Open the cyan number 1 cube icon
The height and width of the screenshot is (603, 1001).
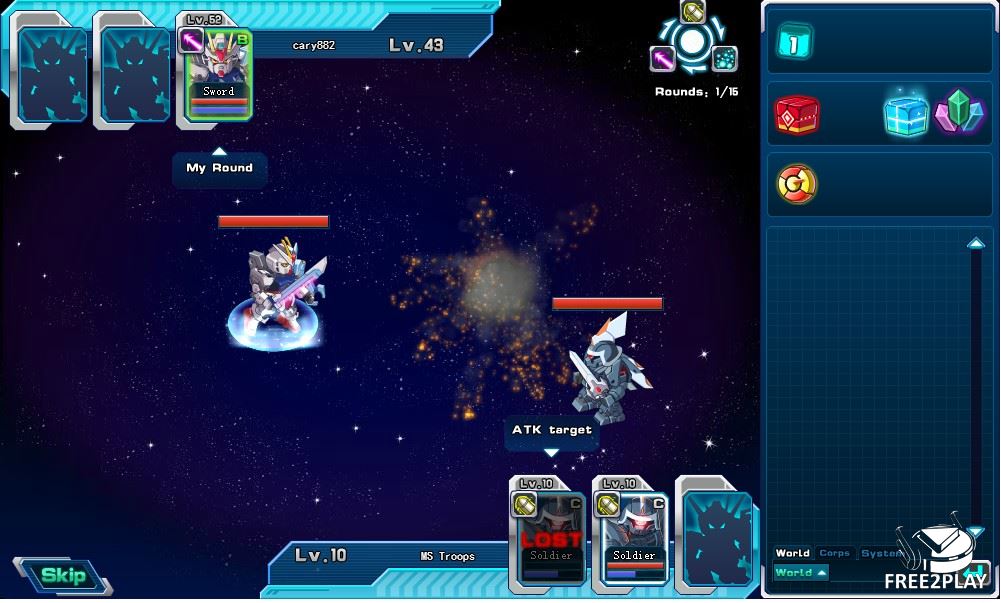coord(794,41)
